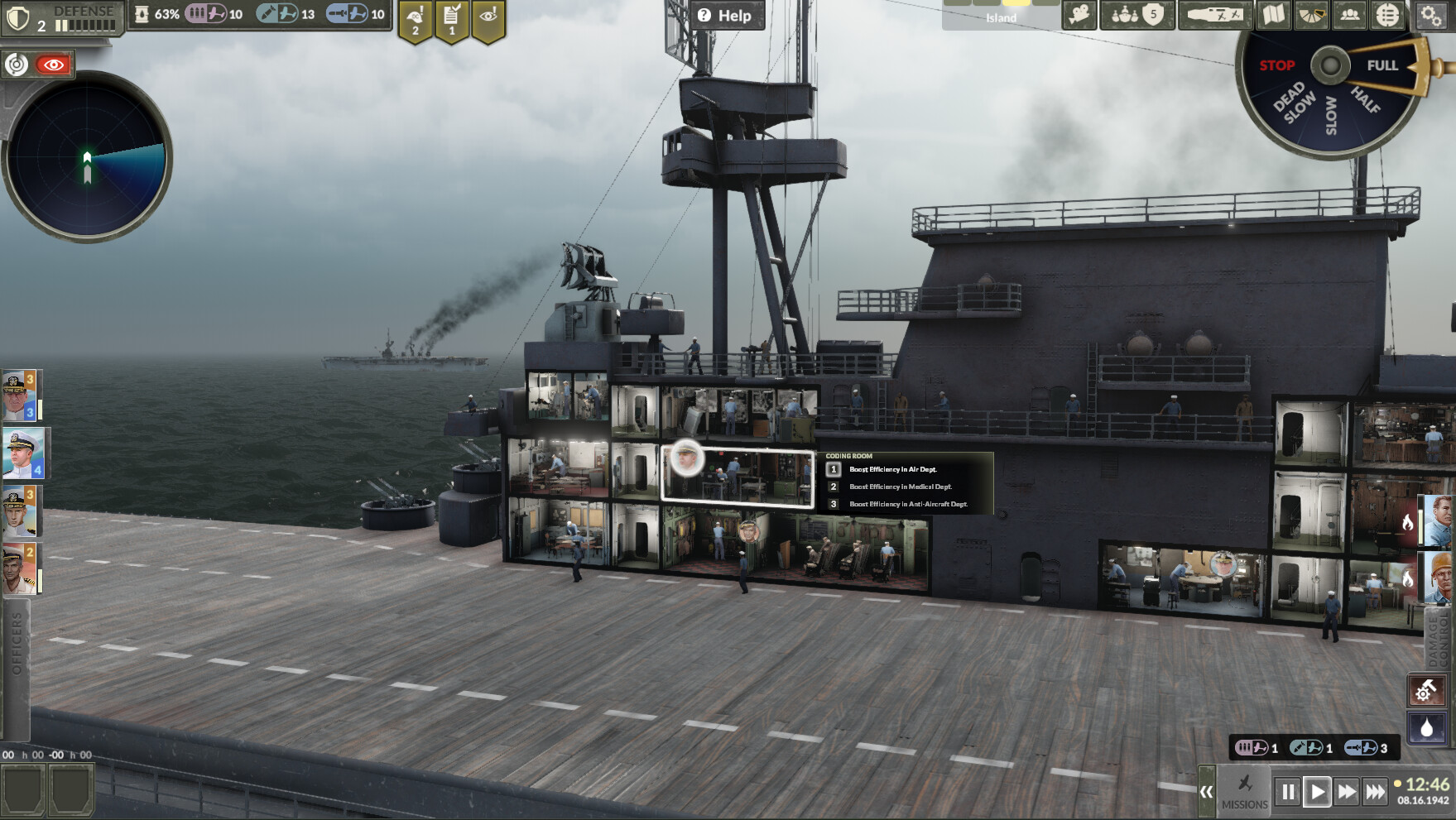Open the crew personnel panel

(x=1350, y=14)
